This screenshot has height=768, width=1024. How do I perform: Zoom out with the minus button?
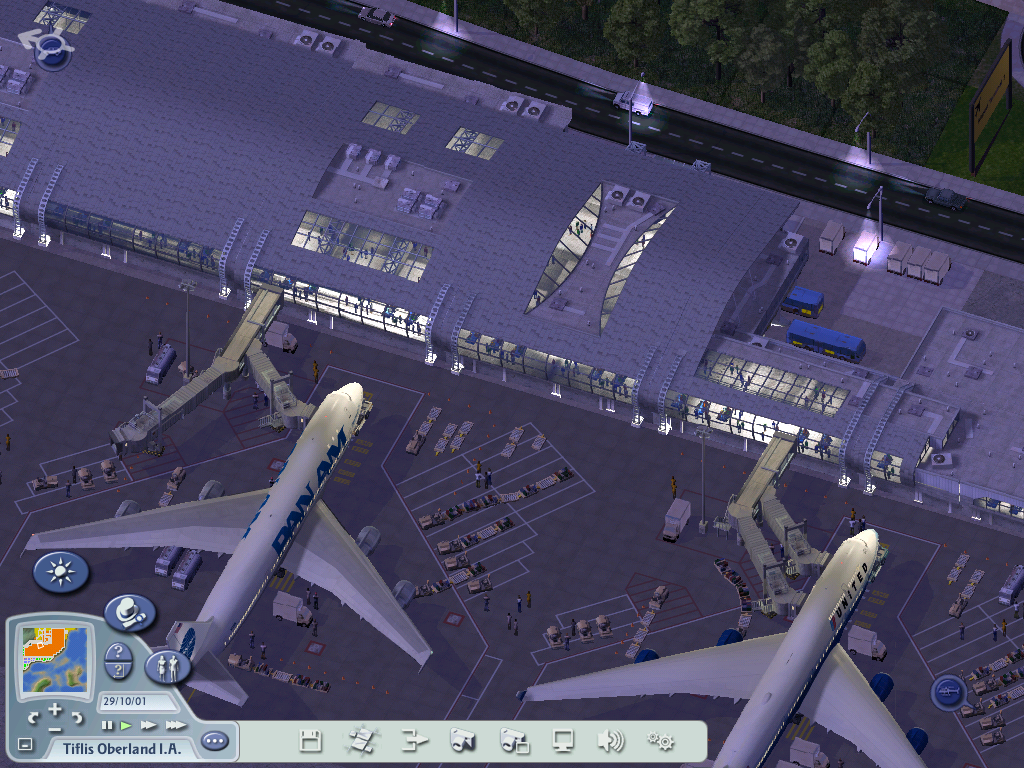[55, 728]
